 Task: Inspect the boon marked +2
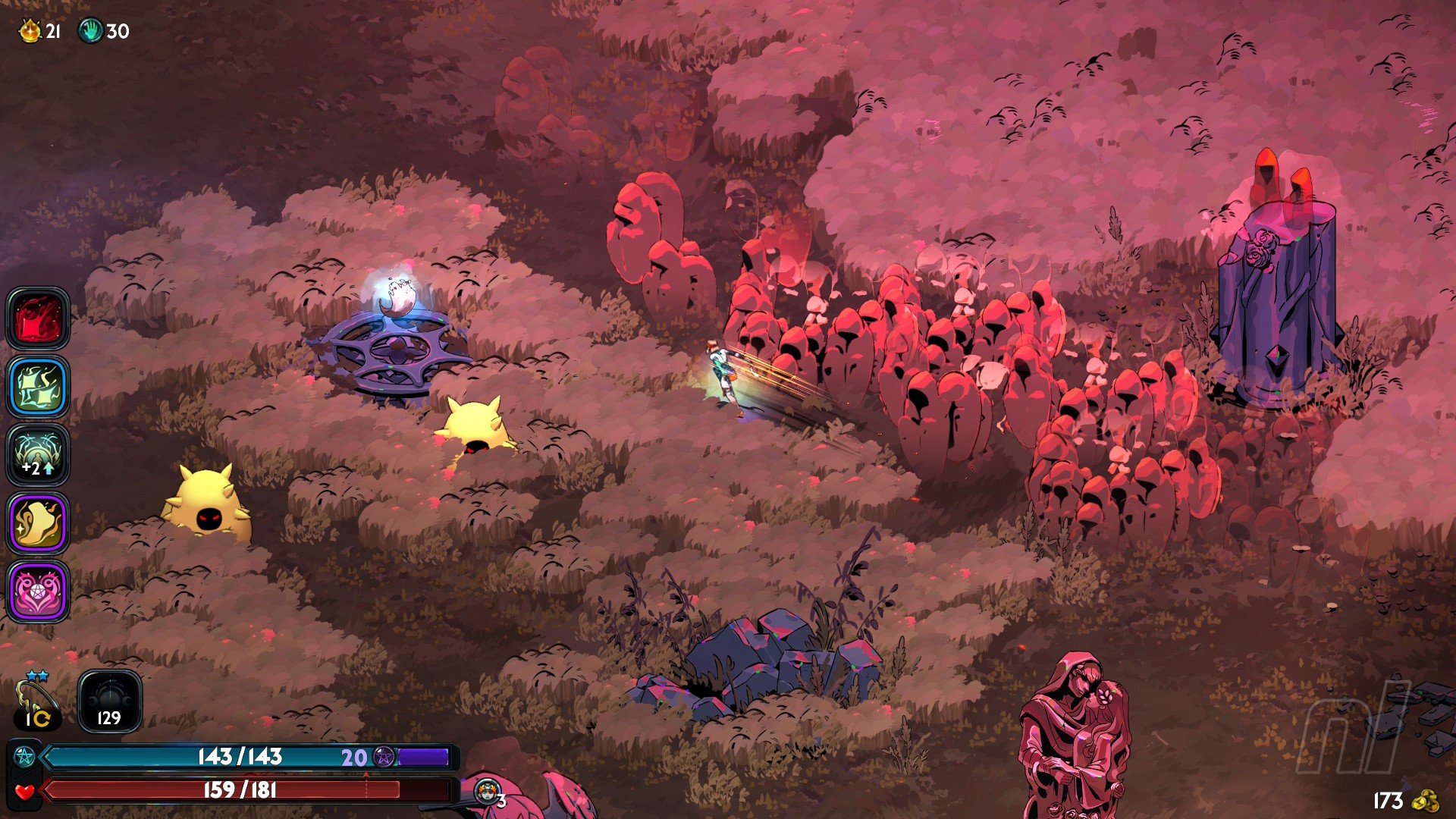[x=38, y=454]
